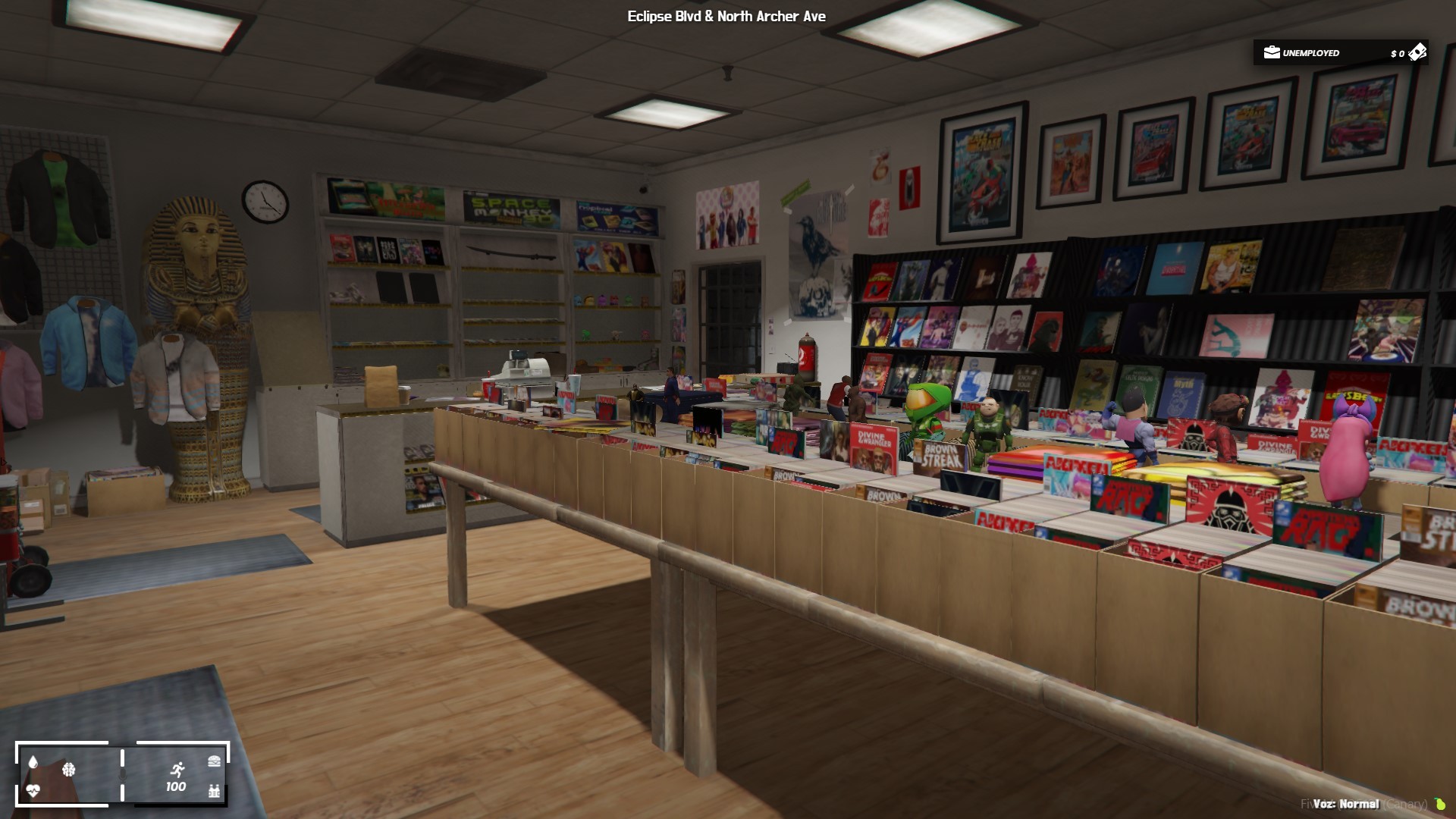Toggle the microphone icon in the HUD

click(x=123, y=775)
